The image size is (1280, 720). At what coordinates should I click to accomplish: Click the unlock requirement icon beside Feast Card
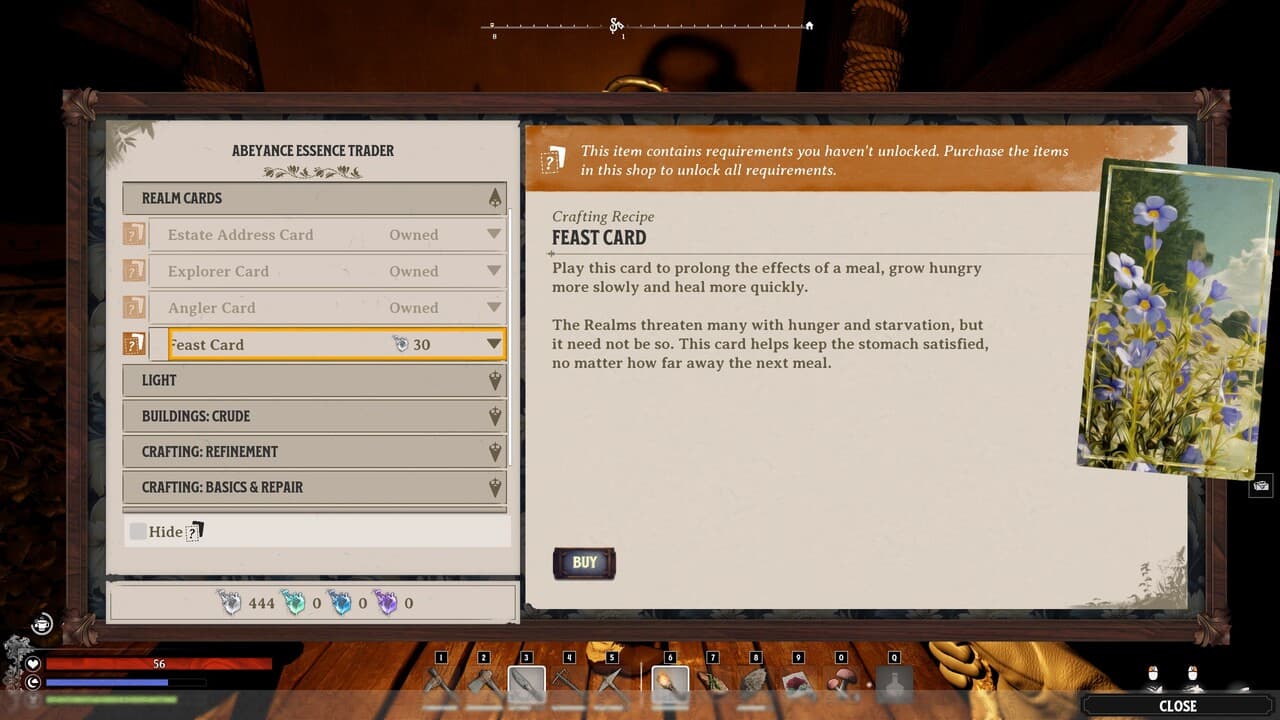133,343
